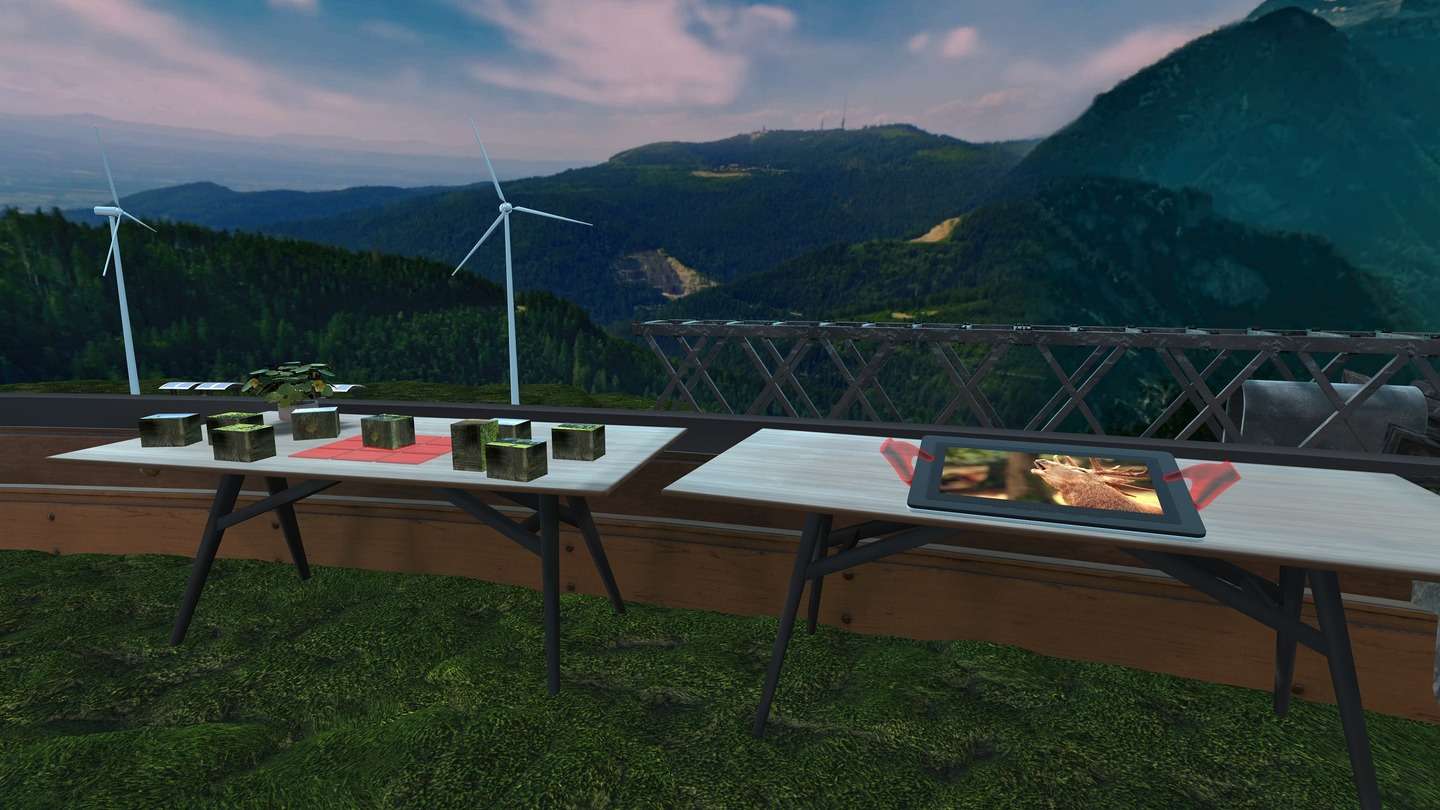Select the deer picture on the tablet
Viewport: 1440px width, 810px height.
coord(1053,479)
